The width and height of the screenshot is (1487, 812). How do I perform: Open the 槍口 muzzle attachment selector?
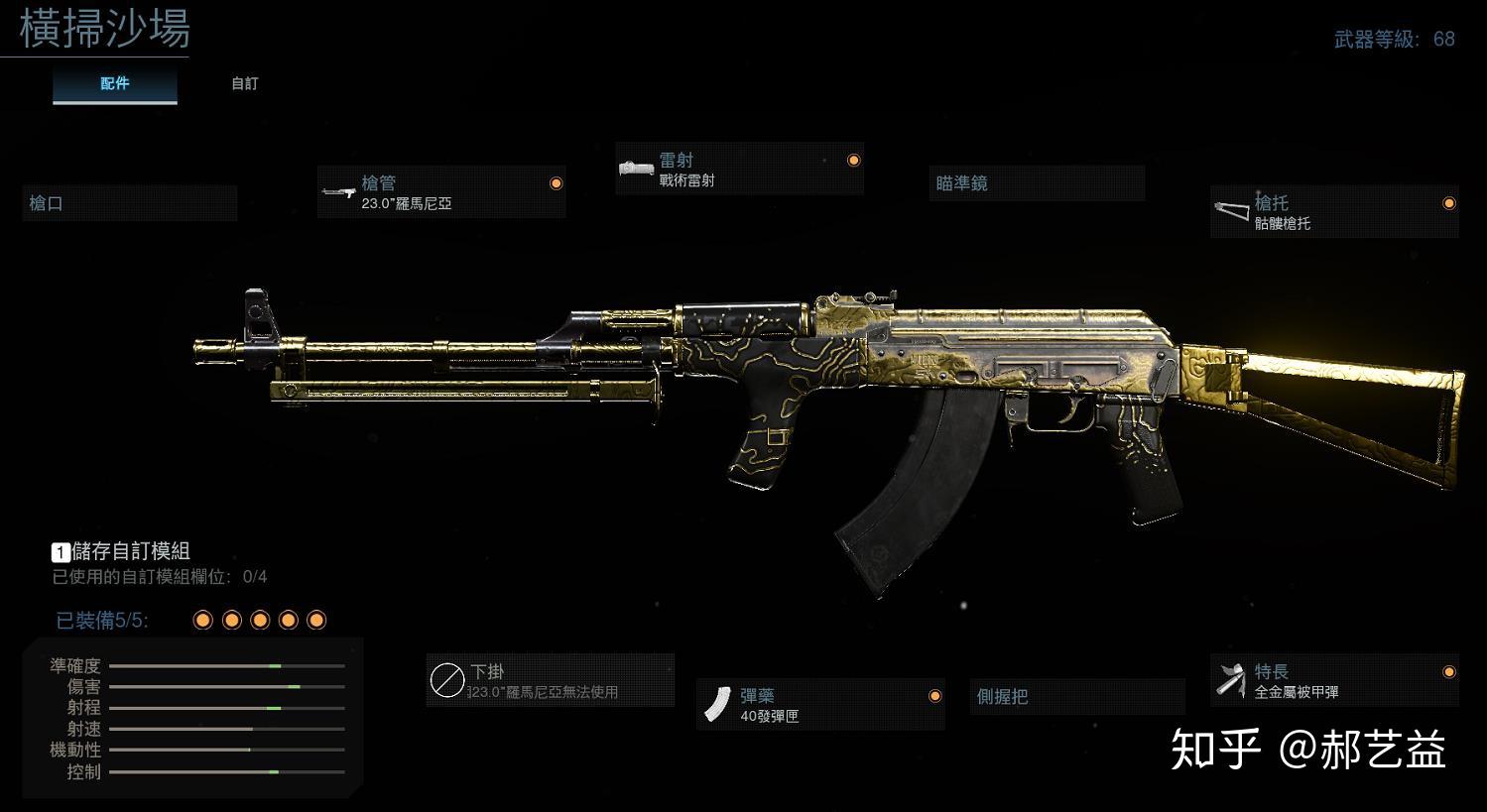pyautogui.click(x=129, y=202)
